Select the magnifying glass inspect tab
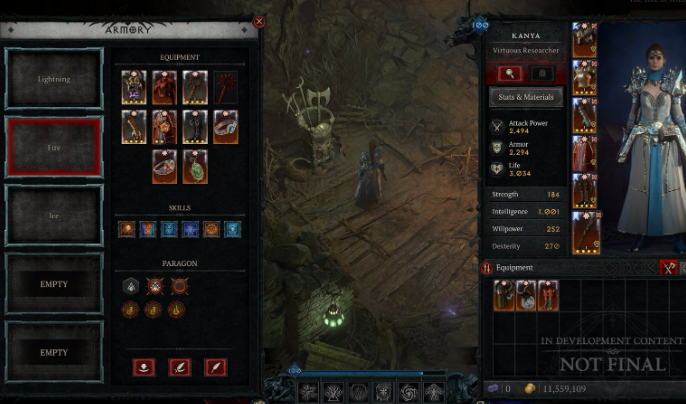Viewport: 686px width, 404px height. pyautogui.click(x=510, y=73)
